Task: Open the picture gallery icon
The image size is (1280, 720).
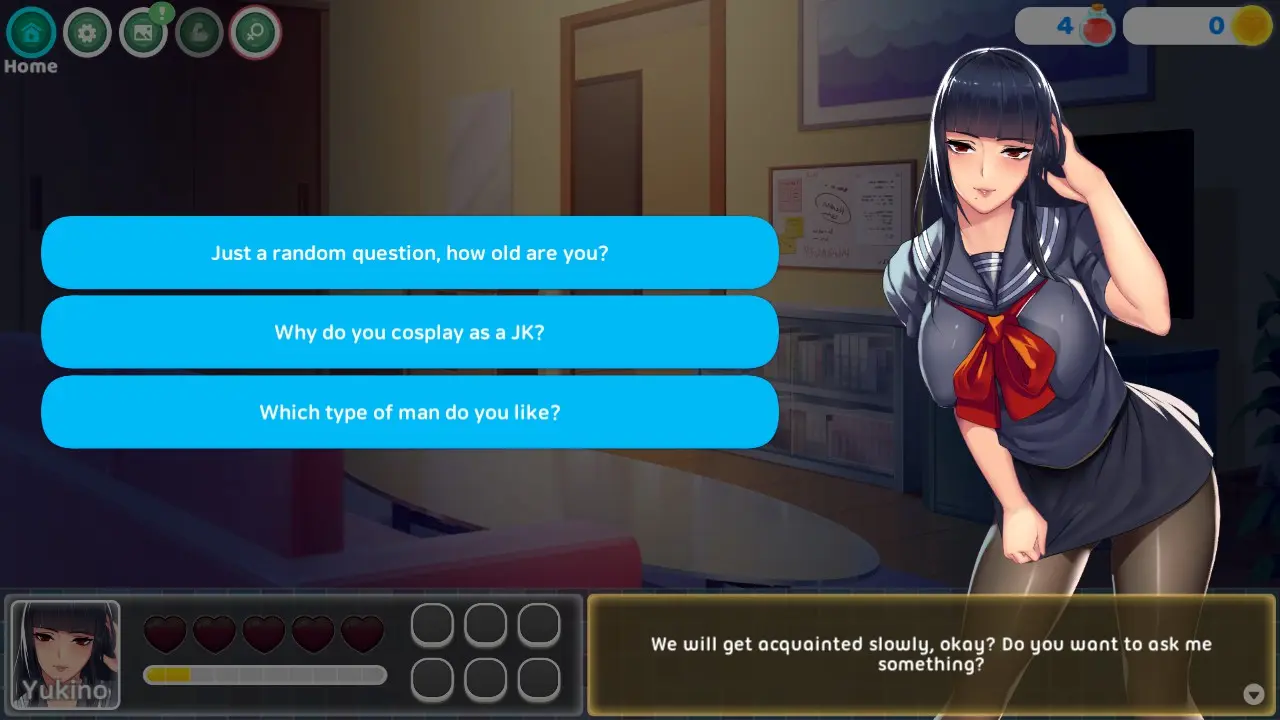Action: coord(143,33)
